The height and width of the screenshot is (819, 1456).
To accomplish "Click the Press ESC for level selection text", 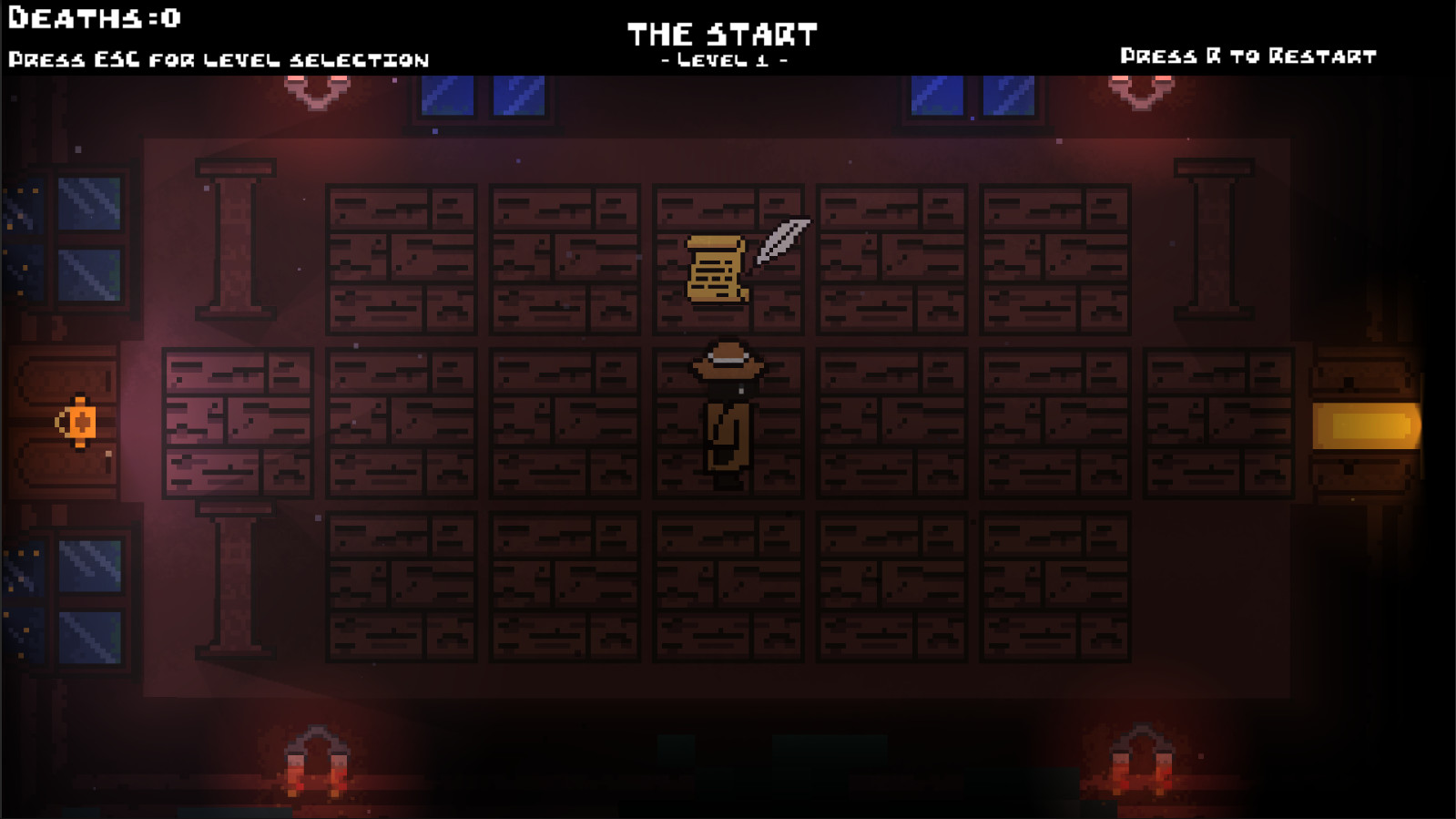I will click(219, 60).
